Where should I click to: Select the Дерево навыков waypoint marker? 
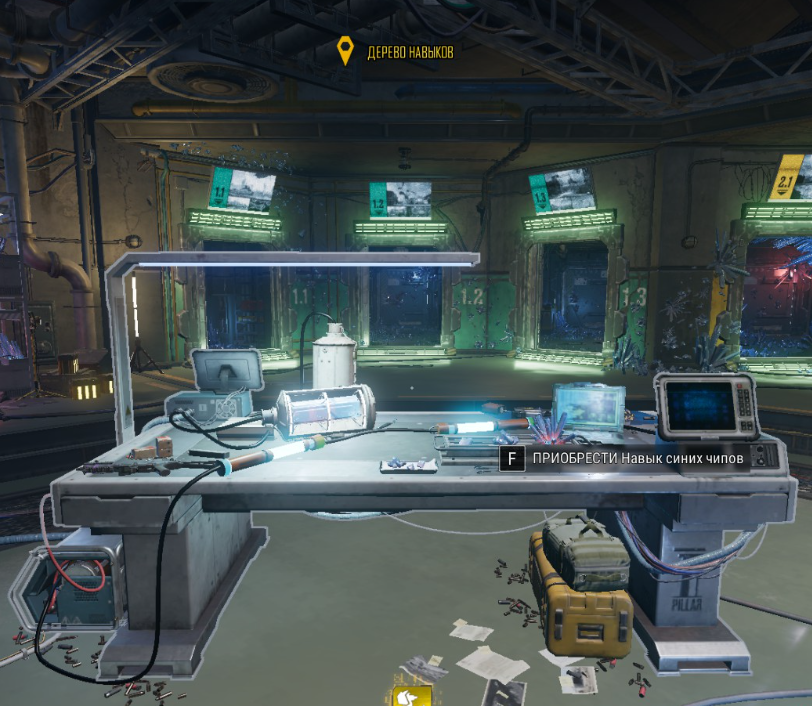point(346,51)
